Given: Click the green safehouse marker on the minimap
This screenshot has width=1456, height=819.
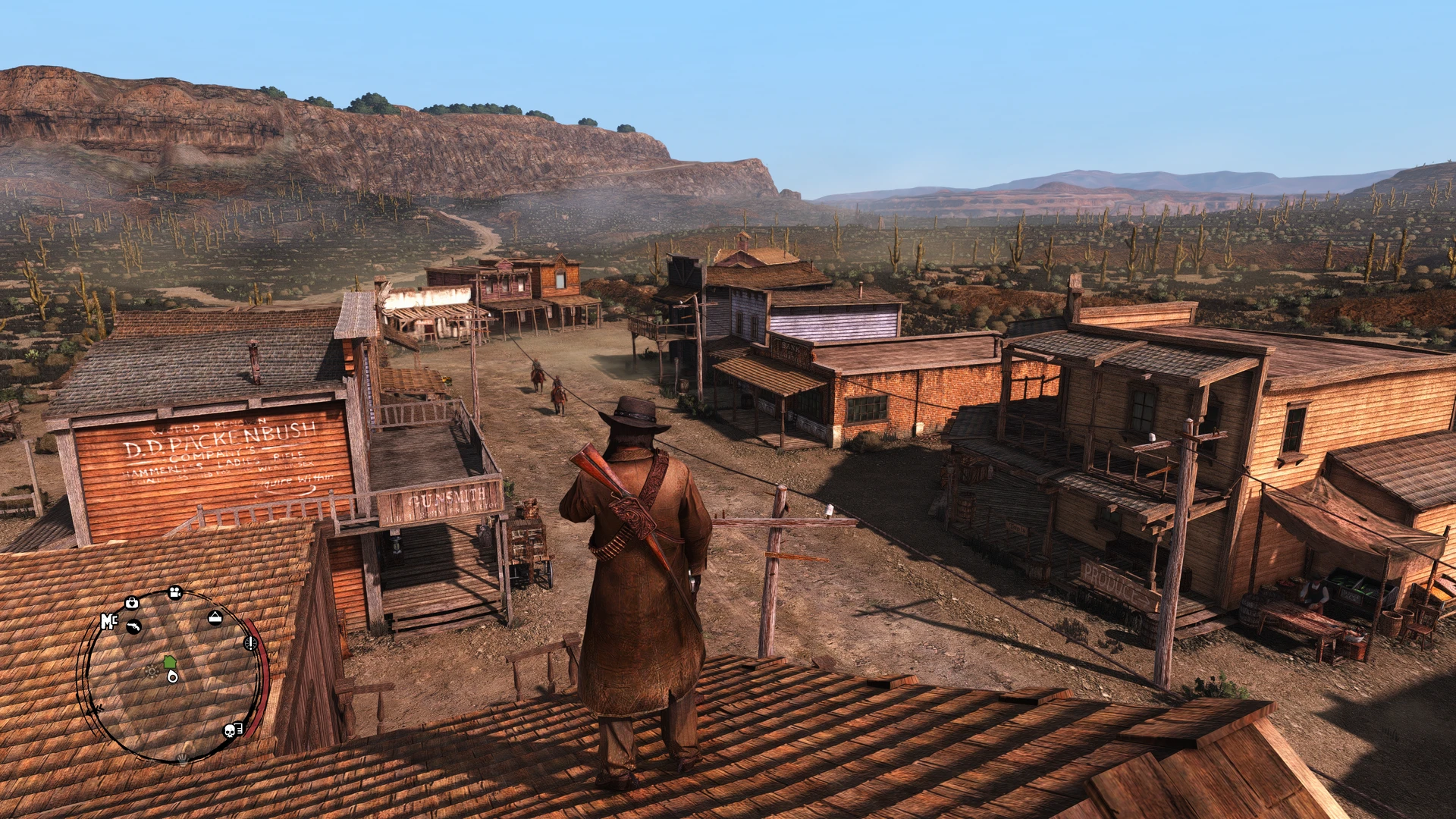Looking at the screenshot, I should [x=169, y=661].
